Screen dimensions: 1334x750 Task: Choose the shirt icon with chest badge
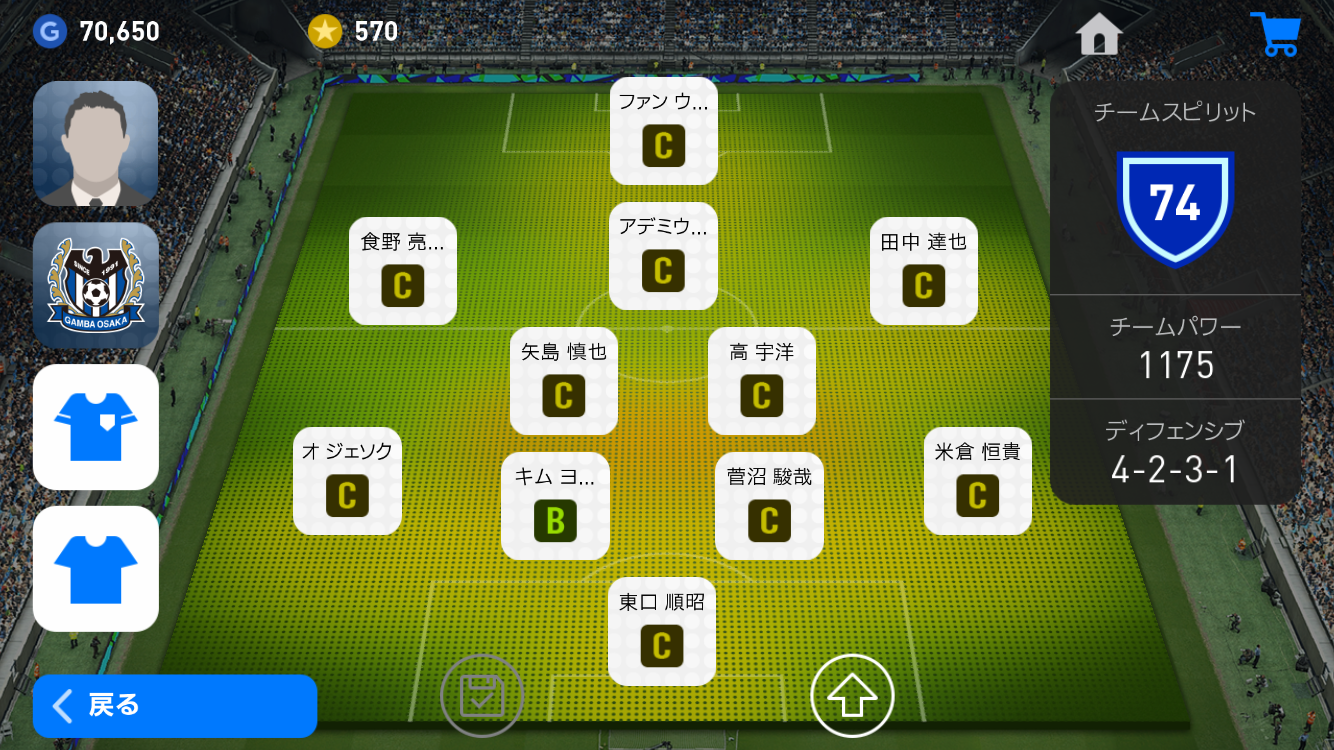pyautogui.click(x=96, y=427)
